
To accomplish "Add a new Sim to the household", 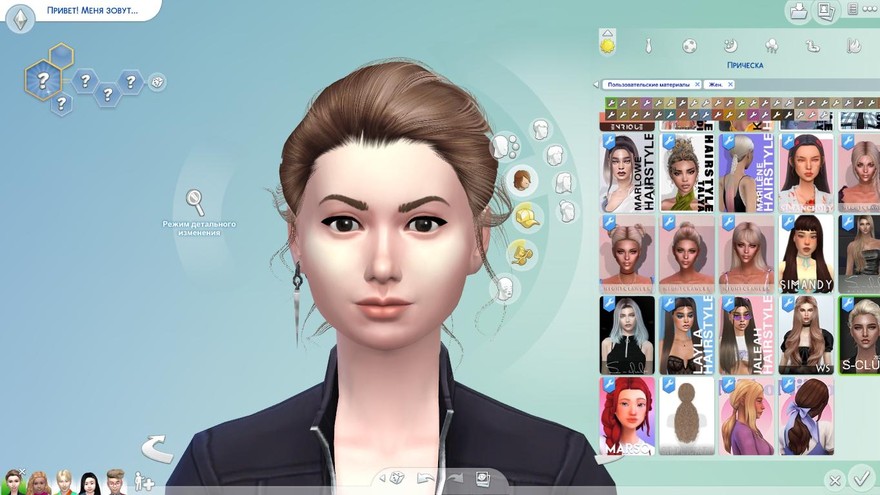I will (144, 482).
